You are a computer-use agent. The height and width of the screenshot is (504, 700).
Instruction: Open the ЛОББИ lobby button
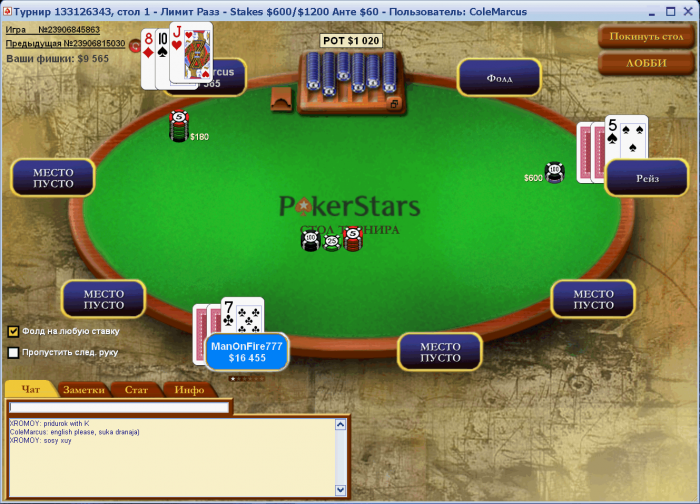(646, 63)
